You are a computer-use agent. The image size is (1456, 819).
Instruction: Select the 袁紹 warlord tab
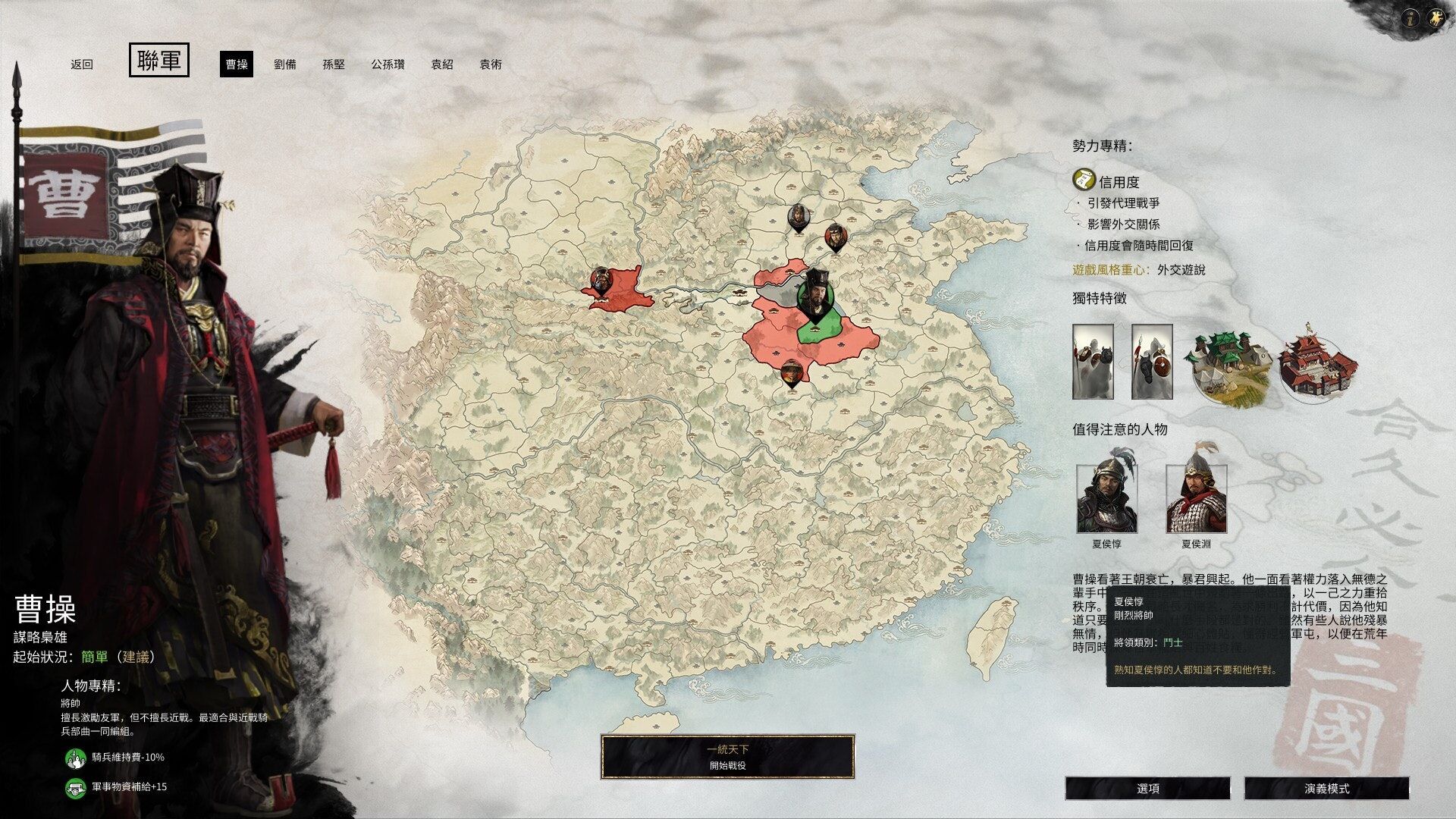[x=442, y=64]
